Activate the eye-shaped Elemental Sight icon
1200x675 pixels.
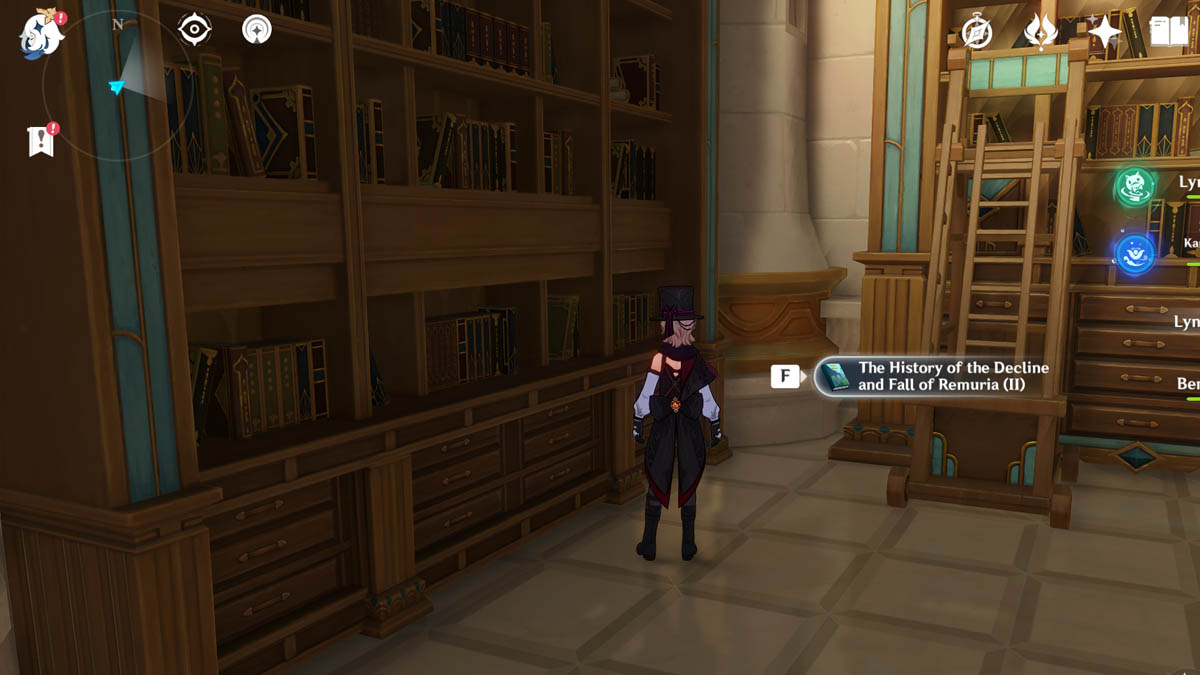tap(194, 30)
